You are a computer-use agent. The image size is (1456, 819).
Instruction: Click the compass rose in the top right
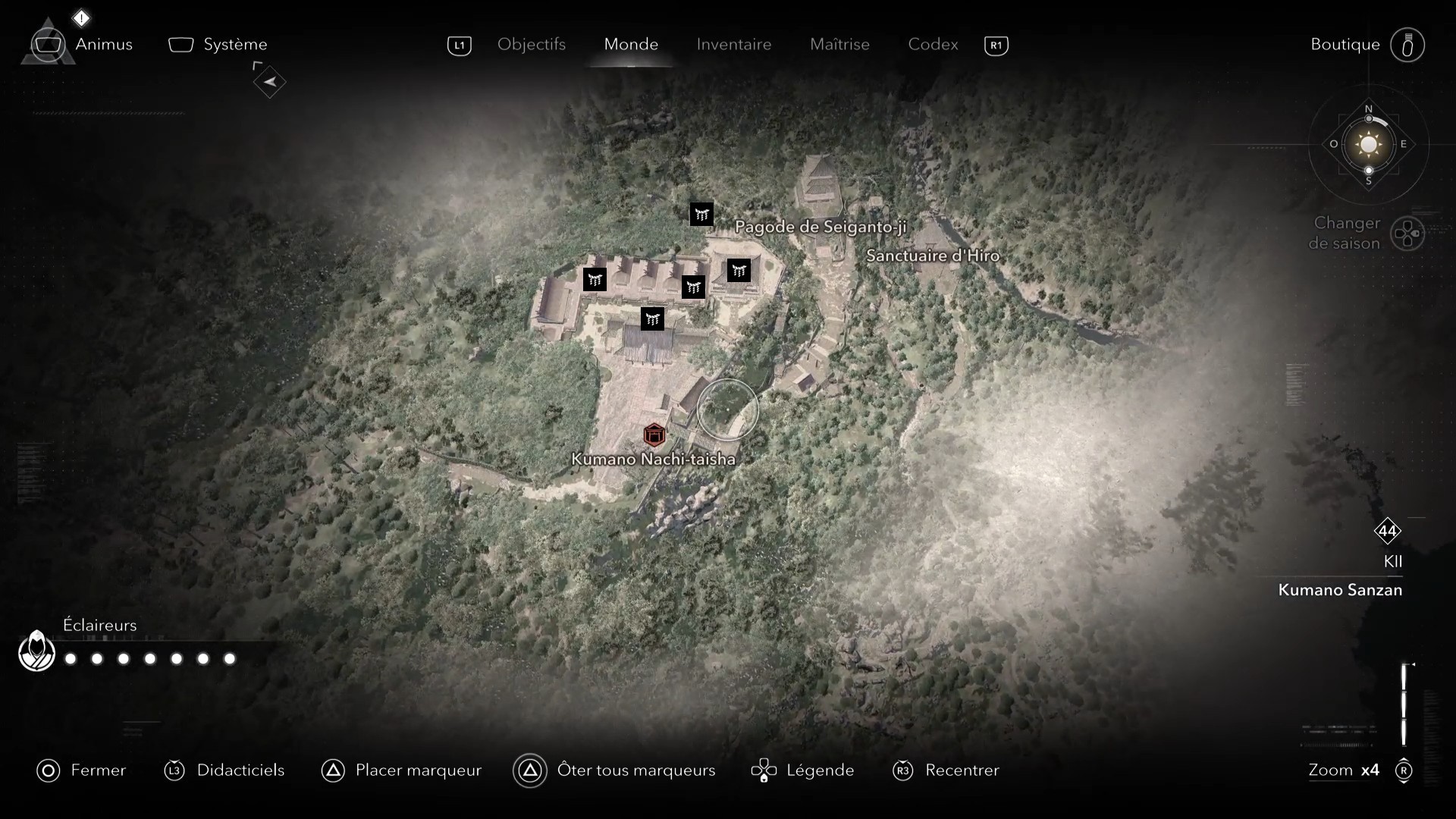click(1368, 145)
